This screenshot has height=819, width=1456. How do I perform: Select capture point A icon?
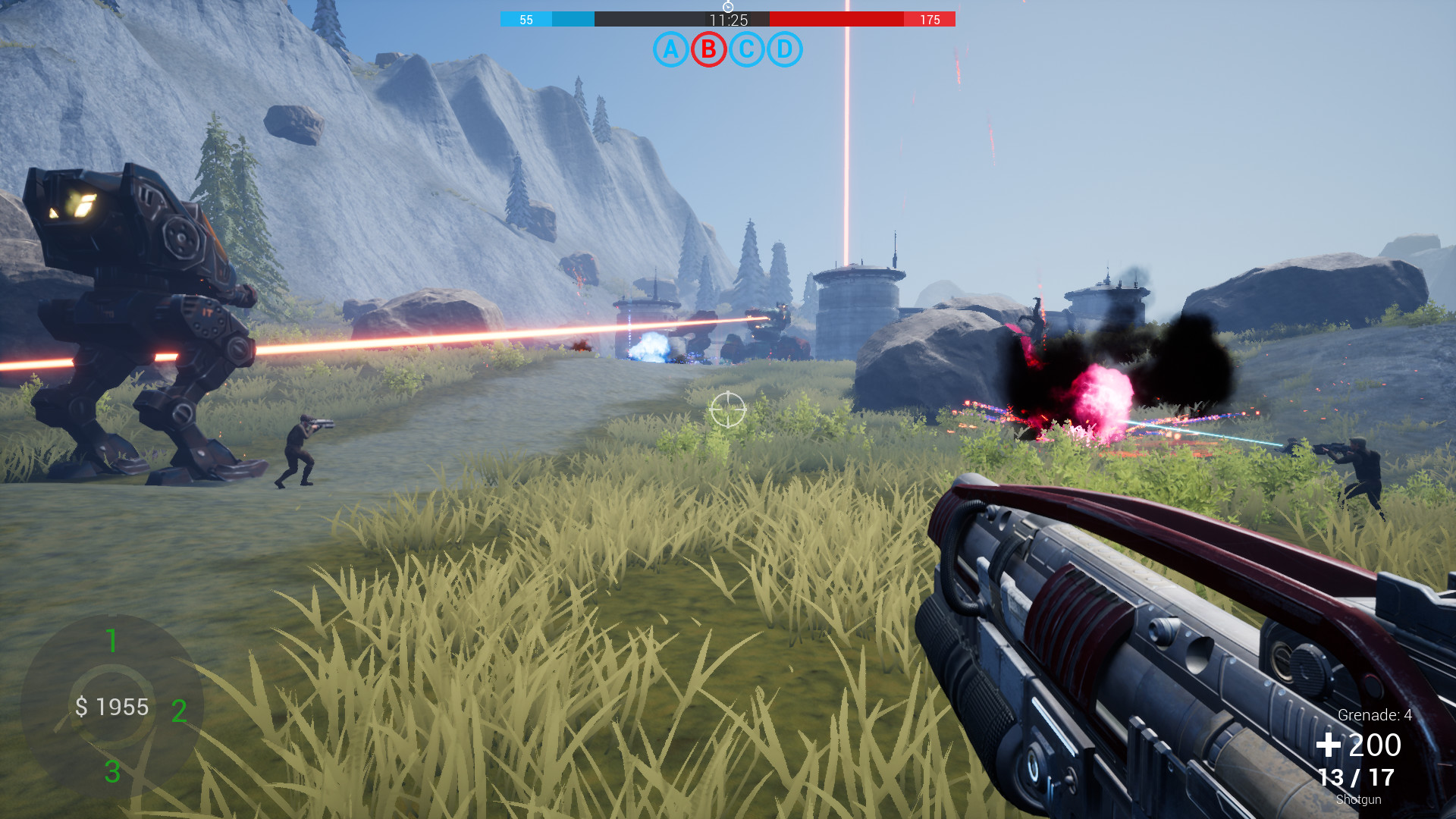click(670, 49)
